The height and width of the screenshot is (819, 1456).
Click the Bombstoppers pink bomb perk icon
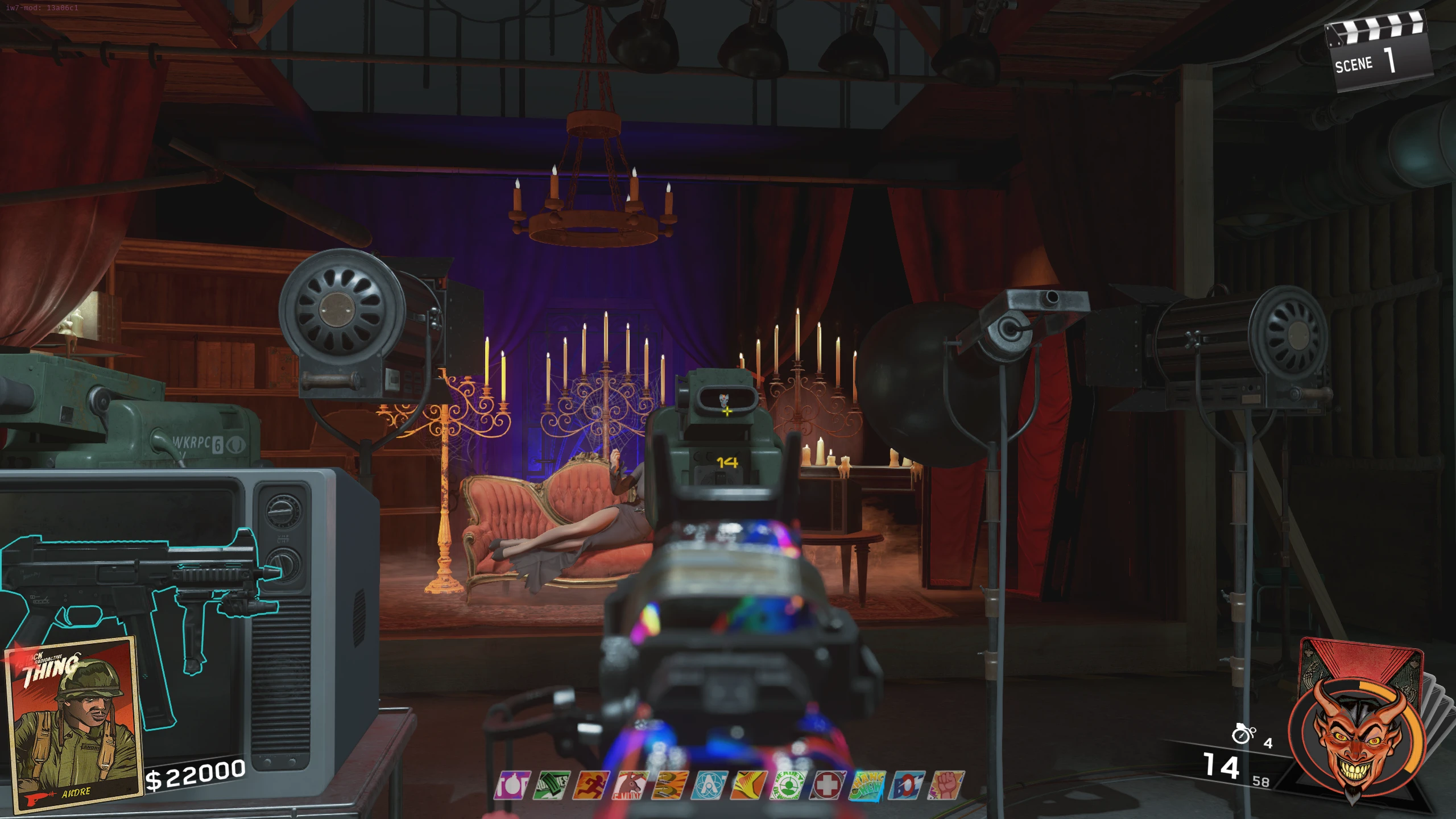pyautogui.click(x=512, y=785)
